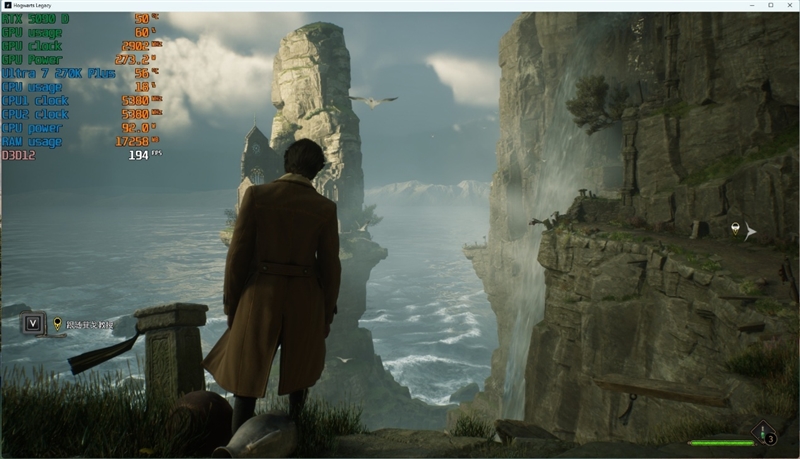800x459 pixels.
Task: Click the objective waypoint marker on the cliff
Action: pyautogui.click(x=736, y=230)
